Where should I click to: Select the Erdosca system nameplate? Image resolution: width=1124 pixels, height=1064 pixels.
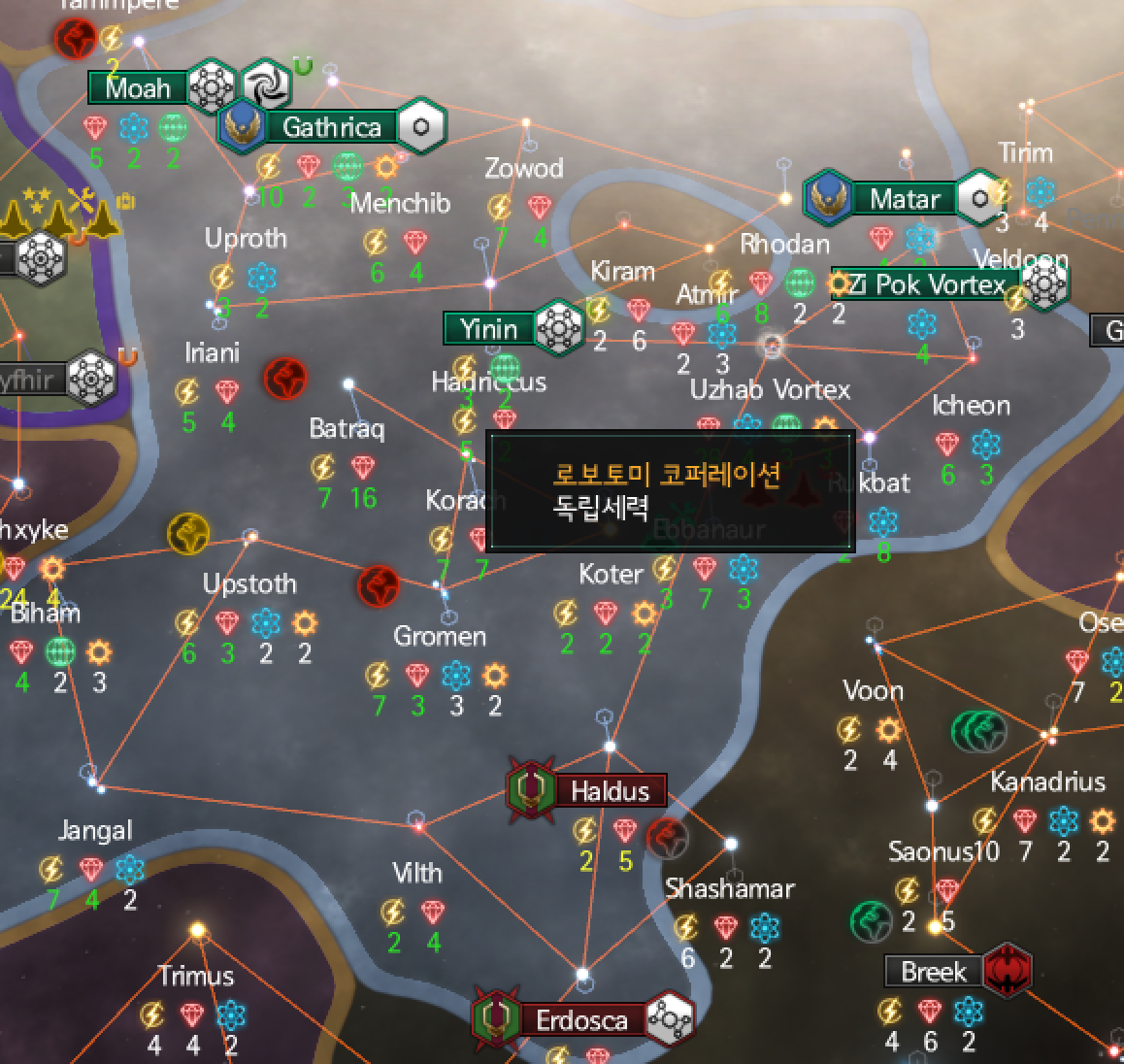click(581, 1020)
